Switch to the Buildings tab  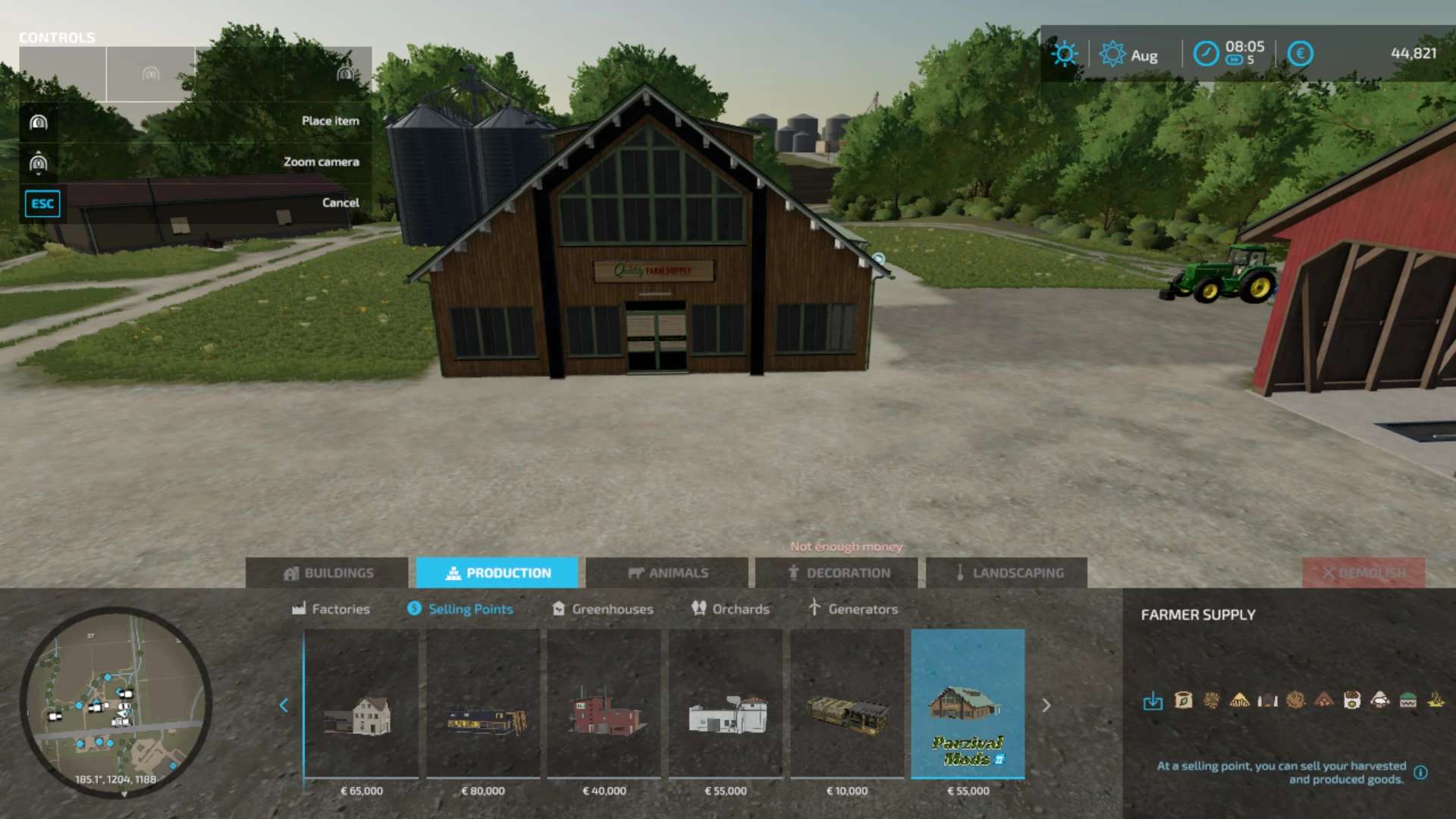327,573
